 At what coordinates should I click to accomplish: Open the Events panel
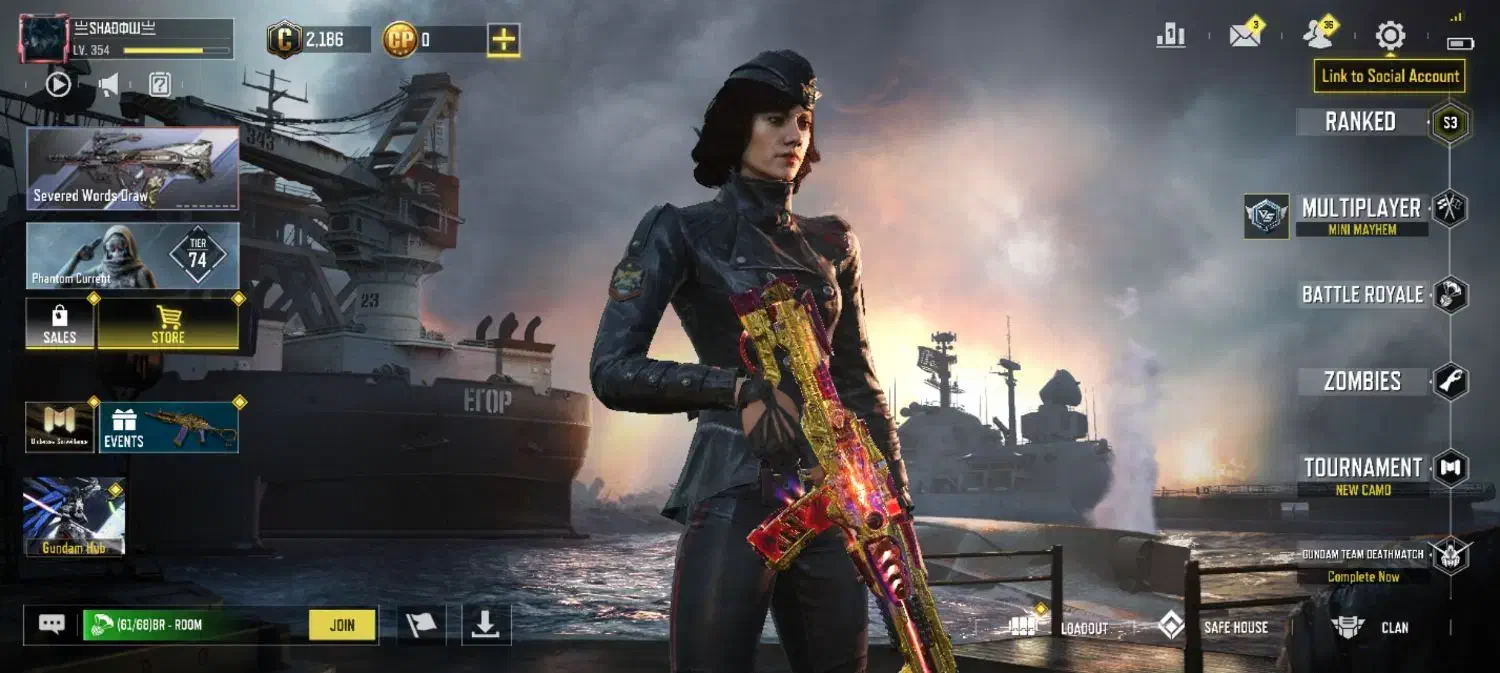168,427
